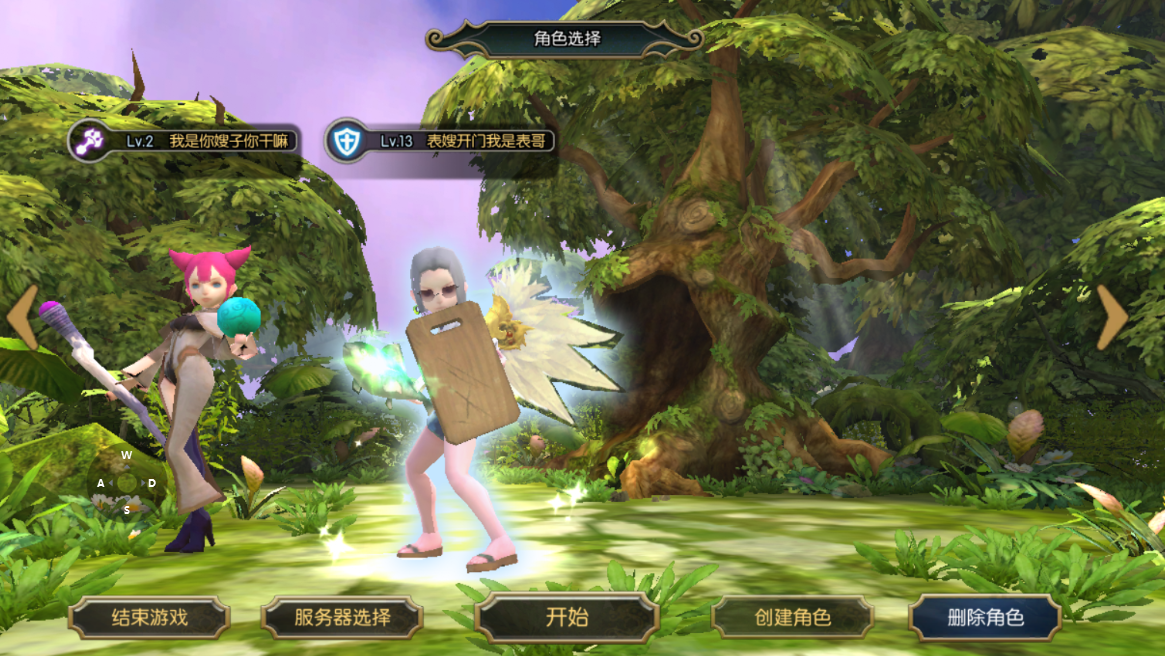This screenshot has height=656, width=1165.
Task: Open 服务器选择 server selection
Action: (342, 618)
